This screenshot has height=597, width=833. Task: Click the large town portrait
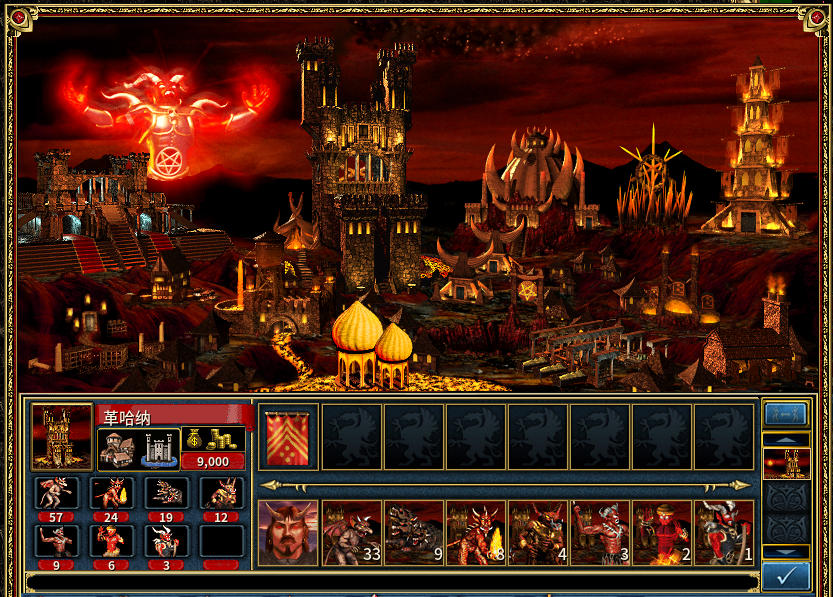tap(61, 437)
